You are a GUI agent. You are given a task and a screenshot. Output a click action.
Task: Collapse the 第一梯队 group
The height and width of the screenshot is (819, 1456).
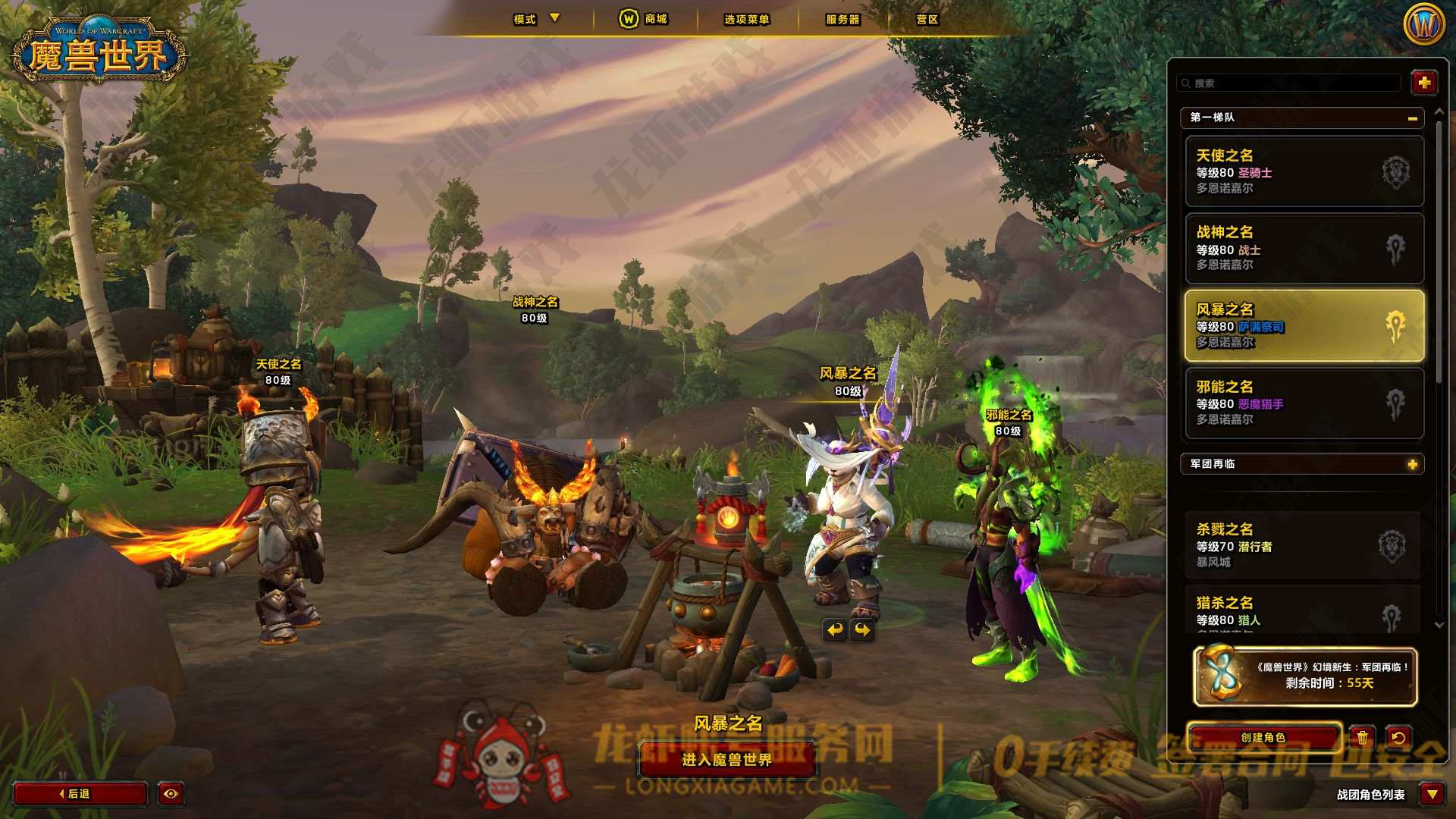tap(1412, 118)
